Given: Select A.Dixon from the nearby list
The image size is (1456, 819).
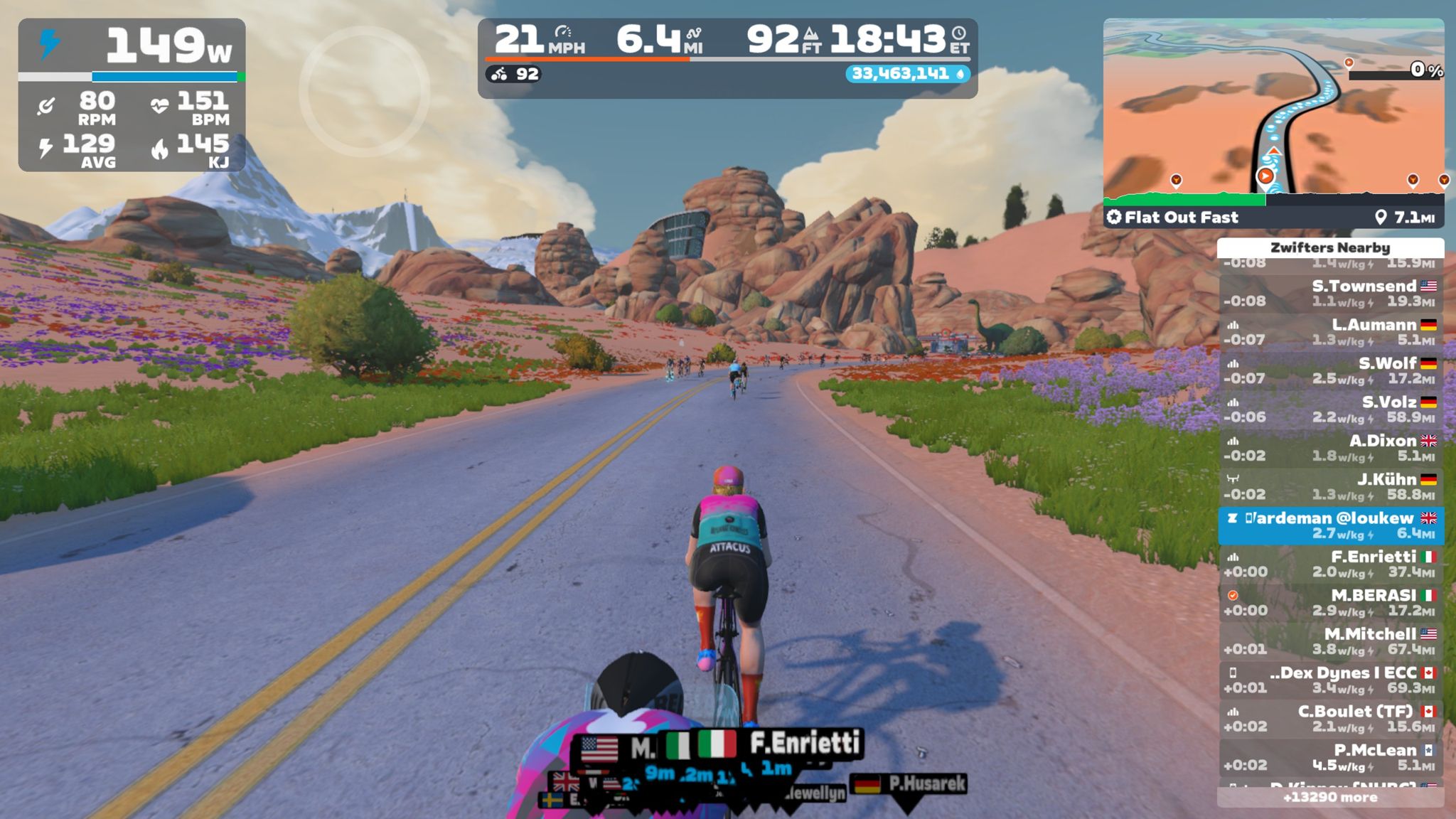Looking at the screenshot, I should (x=1331, y=448).
